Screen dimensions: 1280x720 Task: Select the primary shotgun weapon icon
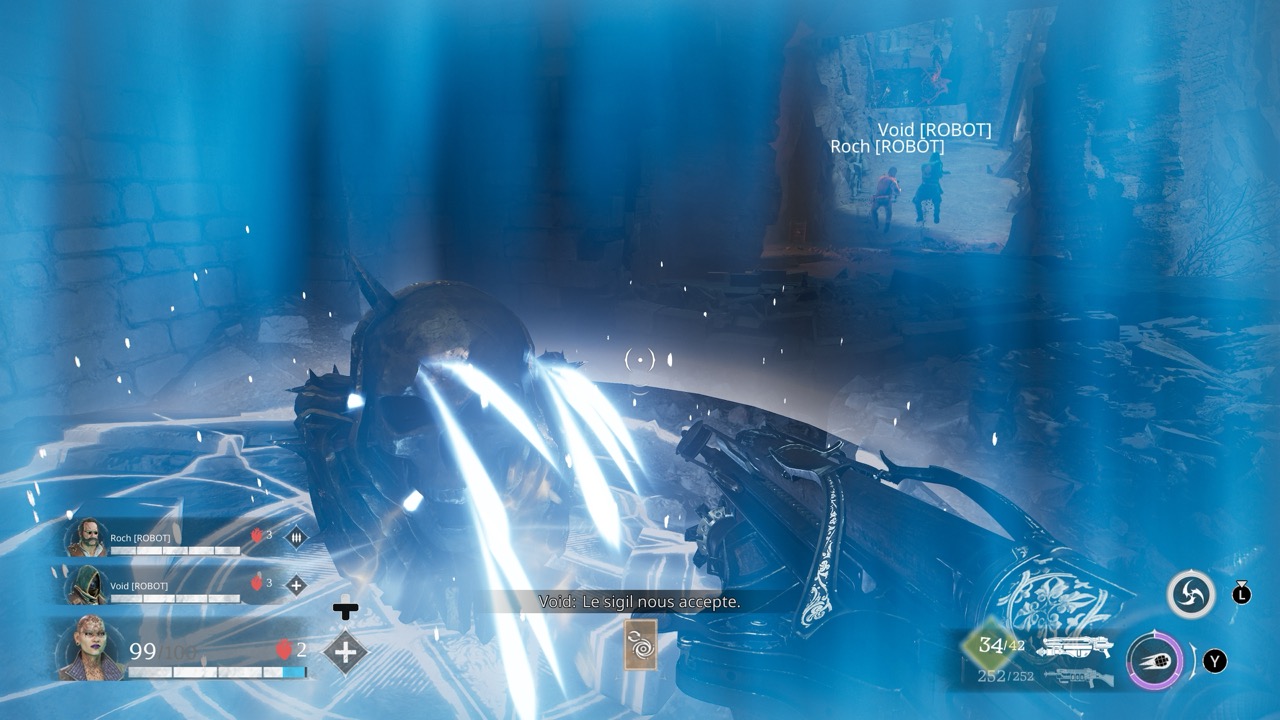coord(1074,647)
